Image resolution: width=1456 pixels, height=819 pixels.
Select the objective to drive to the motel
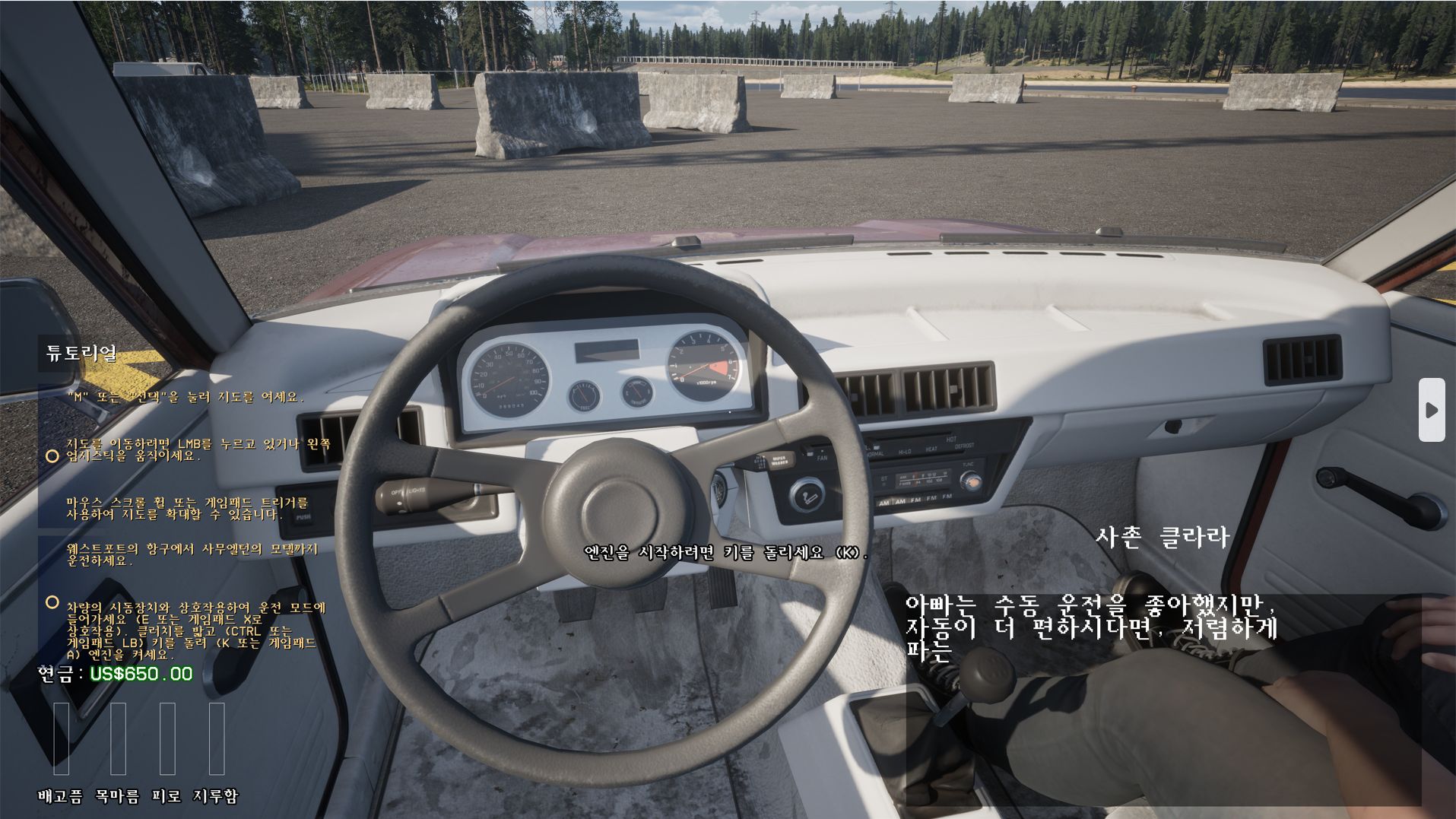pos(192,554)
